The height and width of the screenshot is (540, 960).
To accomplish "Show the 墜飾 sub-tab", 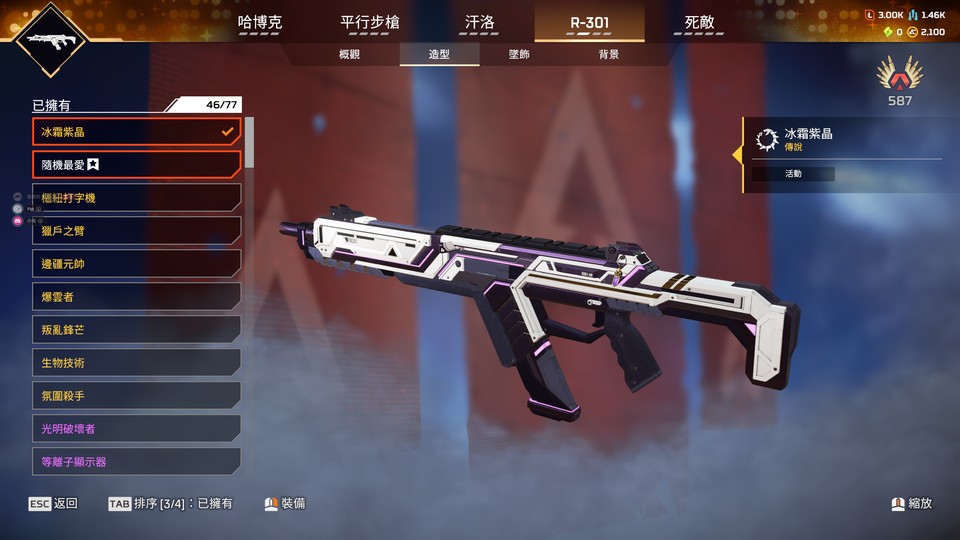I will tap(519, 54).
